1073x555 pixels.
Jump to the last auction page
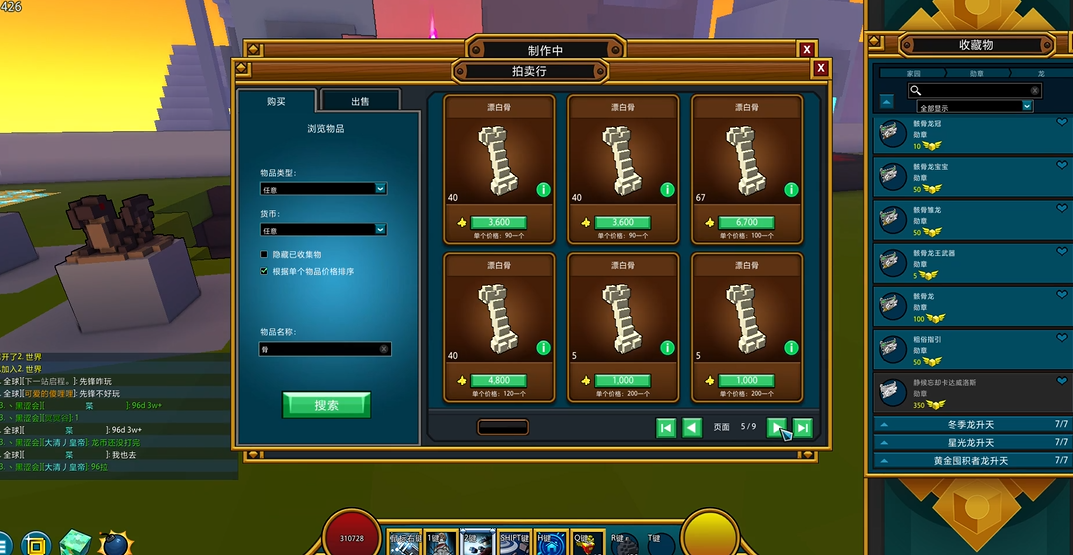(802, 427)
